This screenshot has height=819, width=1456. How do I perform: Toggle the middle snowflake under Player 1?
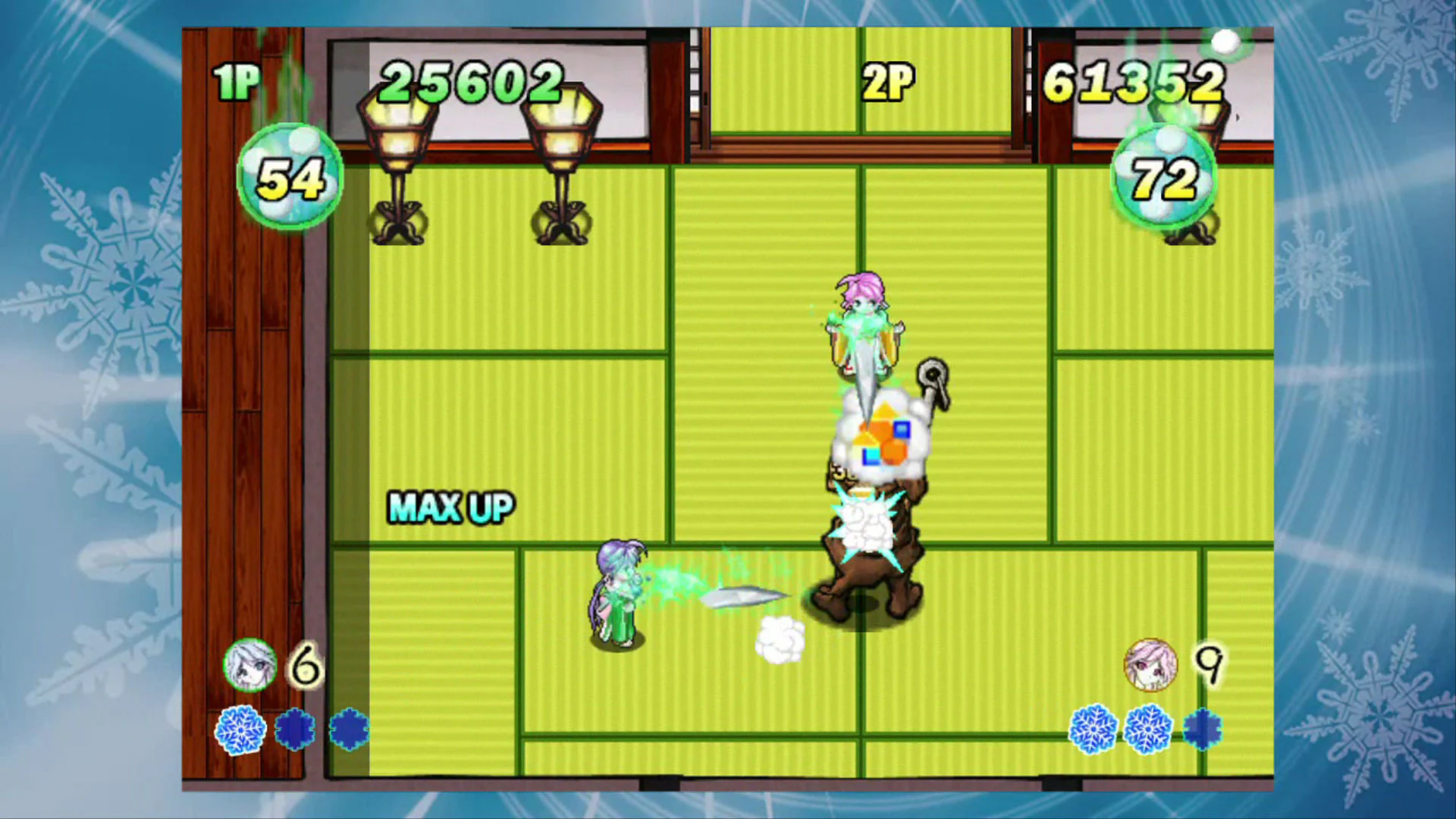point(295,728)
